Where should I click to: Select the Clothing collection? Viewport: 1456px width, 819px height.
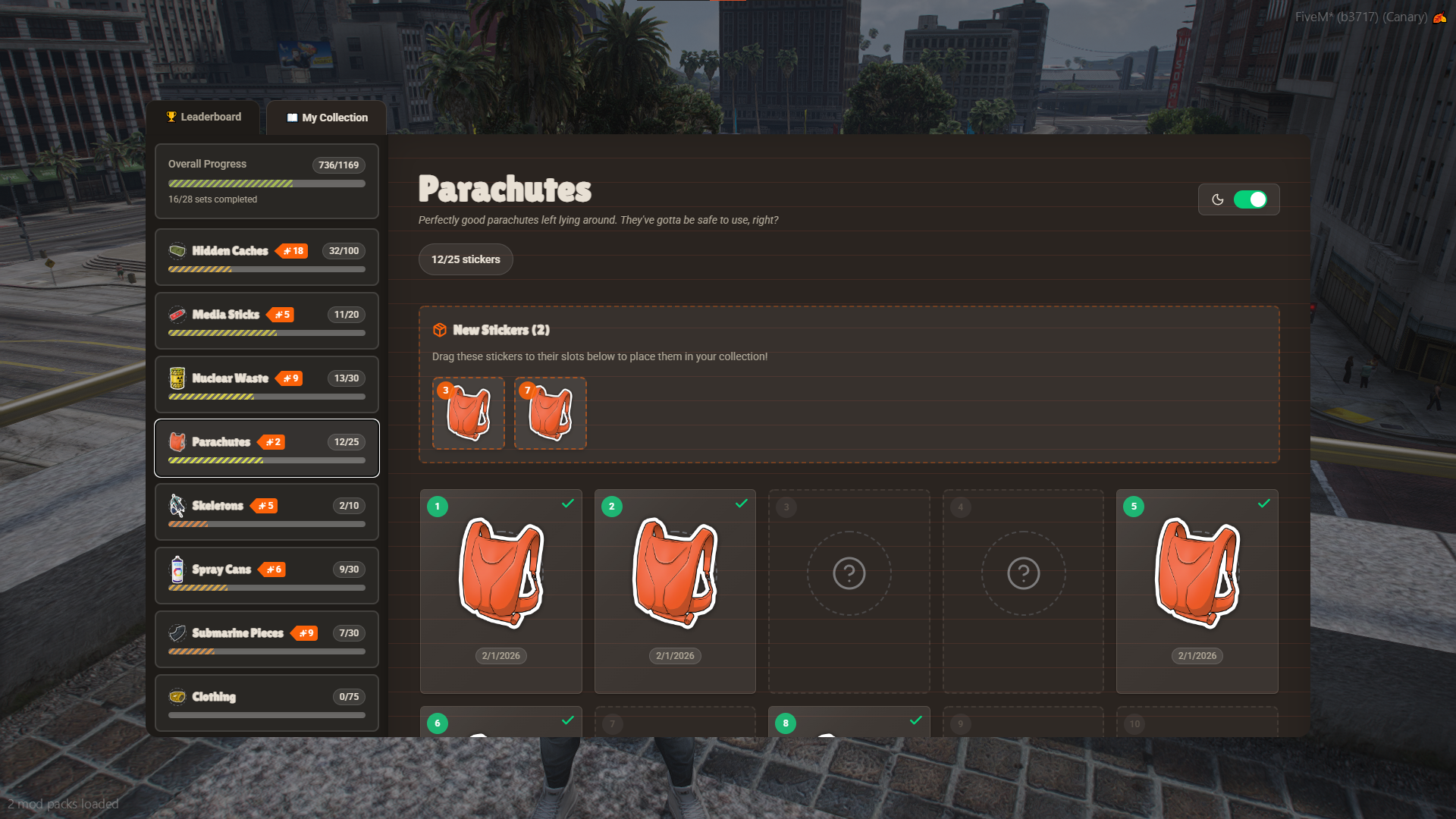click(266, 703)
